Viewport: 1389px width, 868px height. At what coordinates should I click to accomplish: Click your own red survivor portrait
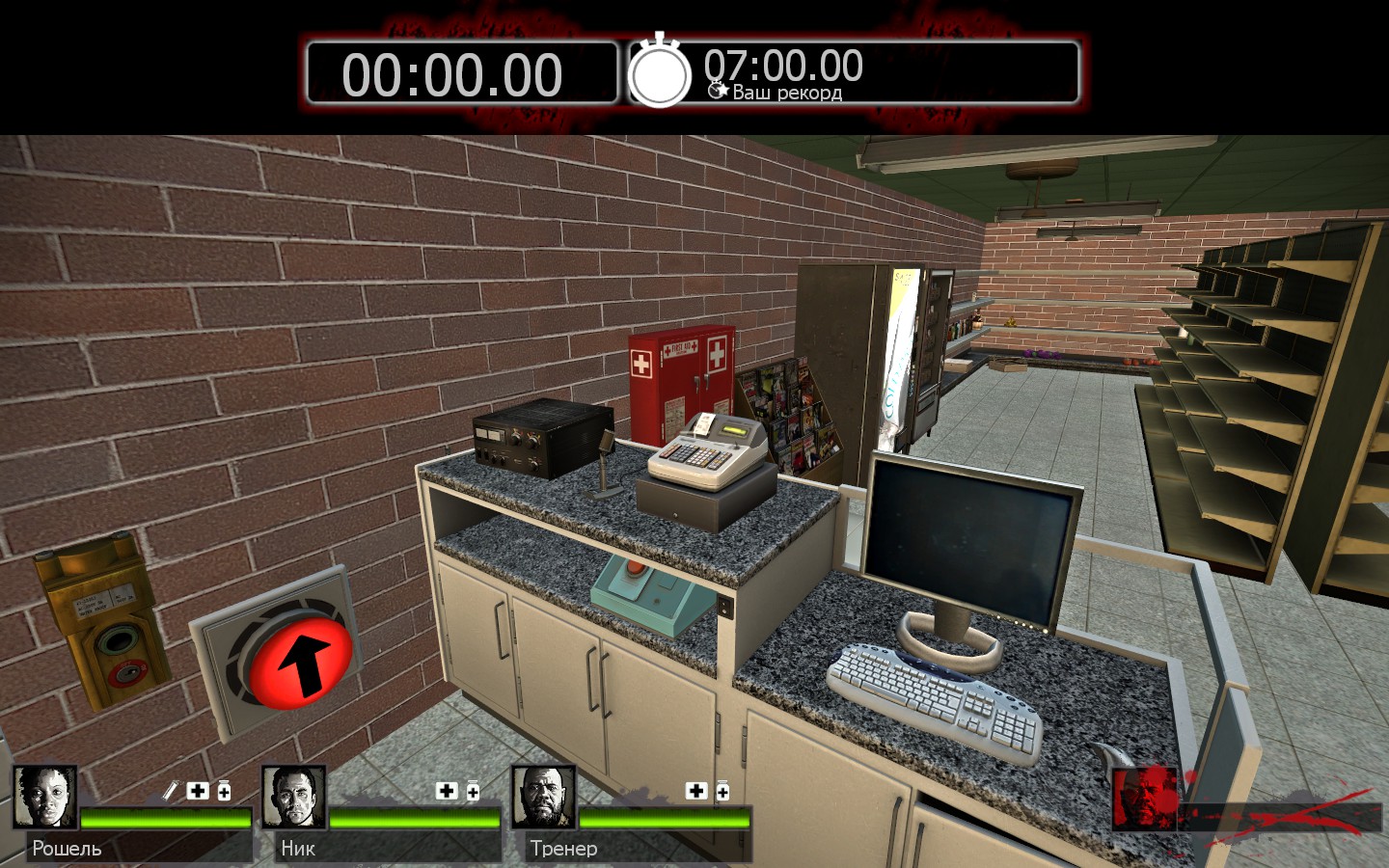[x=1144, y=799]
